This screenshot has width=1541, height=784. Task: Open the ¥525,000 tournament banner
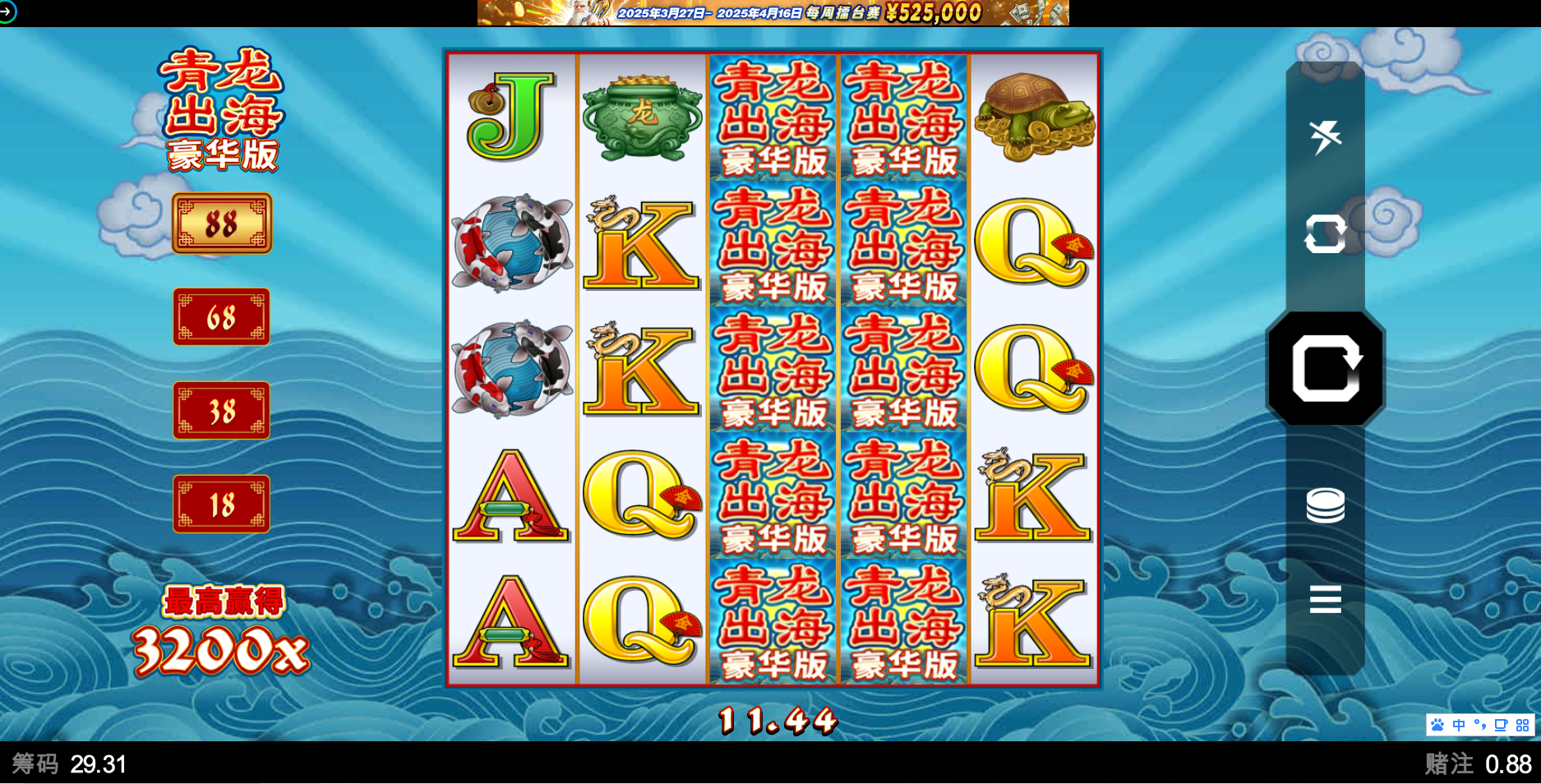click(773, 13)
